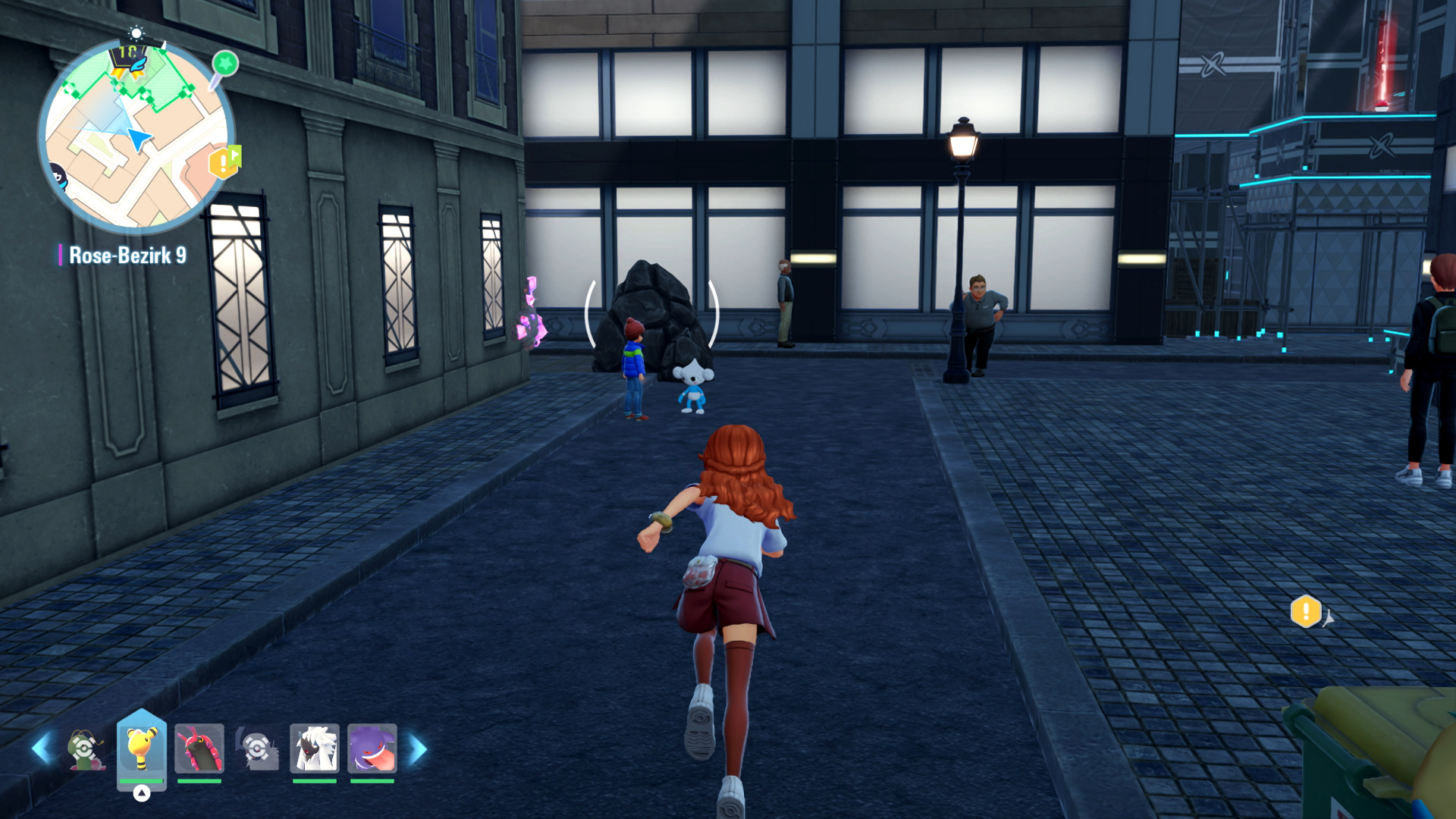Cycle party left with the blue arrow
Image resolution: width=1456 pixels, height=819 pixels.
pos(41,748)
